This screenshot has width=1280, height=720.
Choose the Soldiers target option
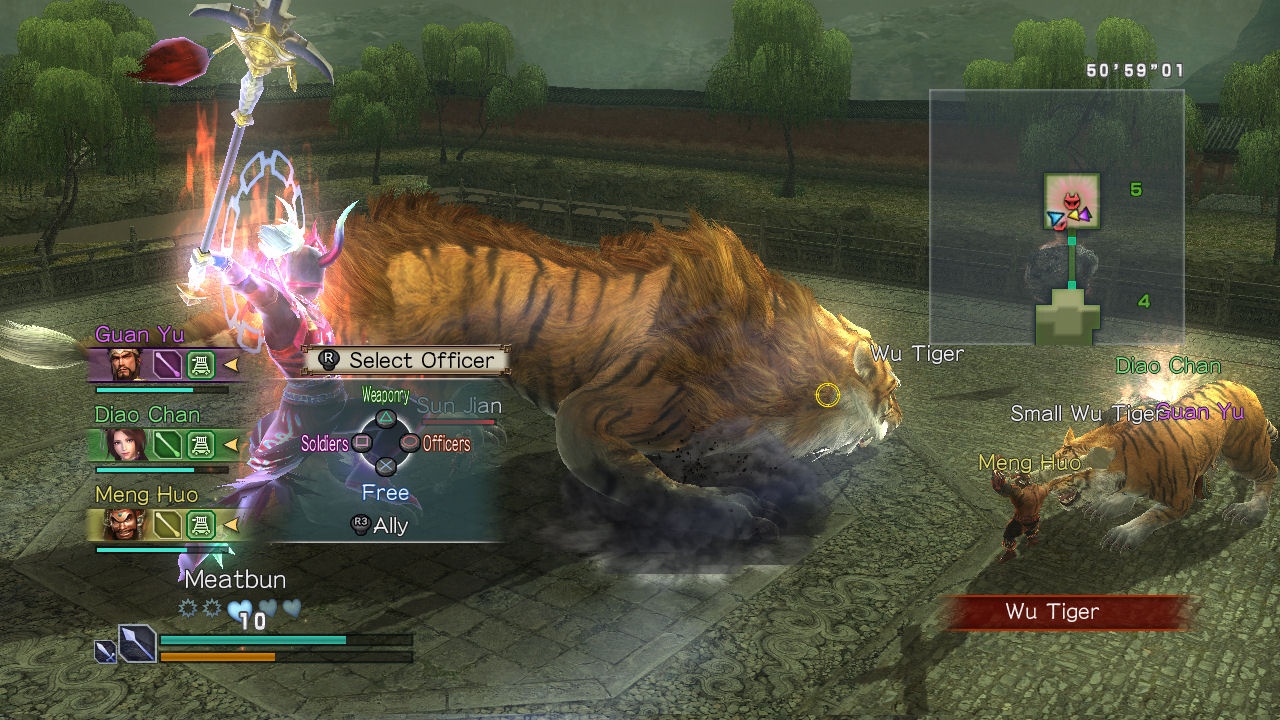(x=363, y=442)
